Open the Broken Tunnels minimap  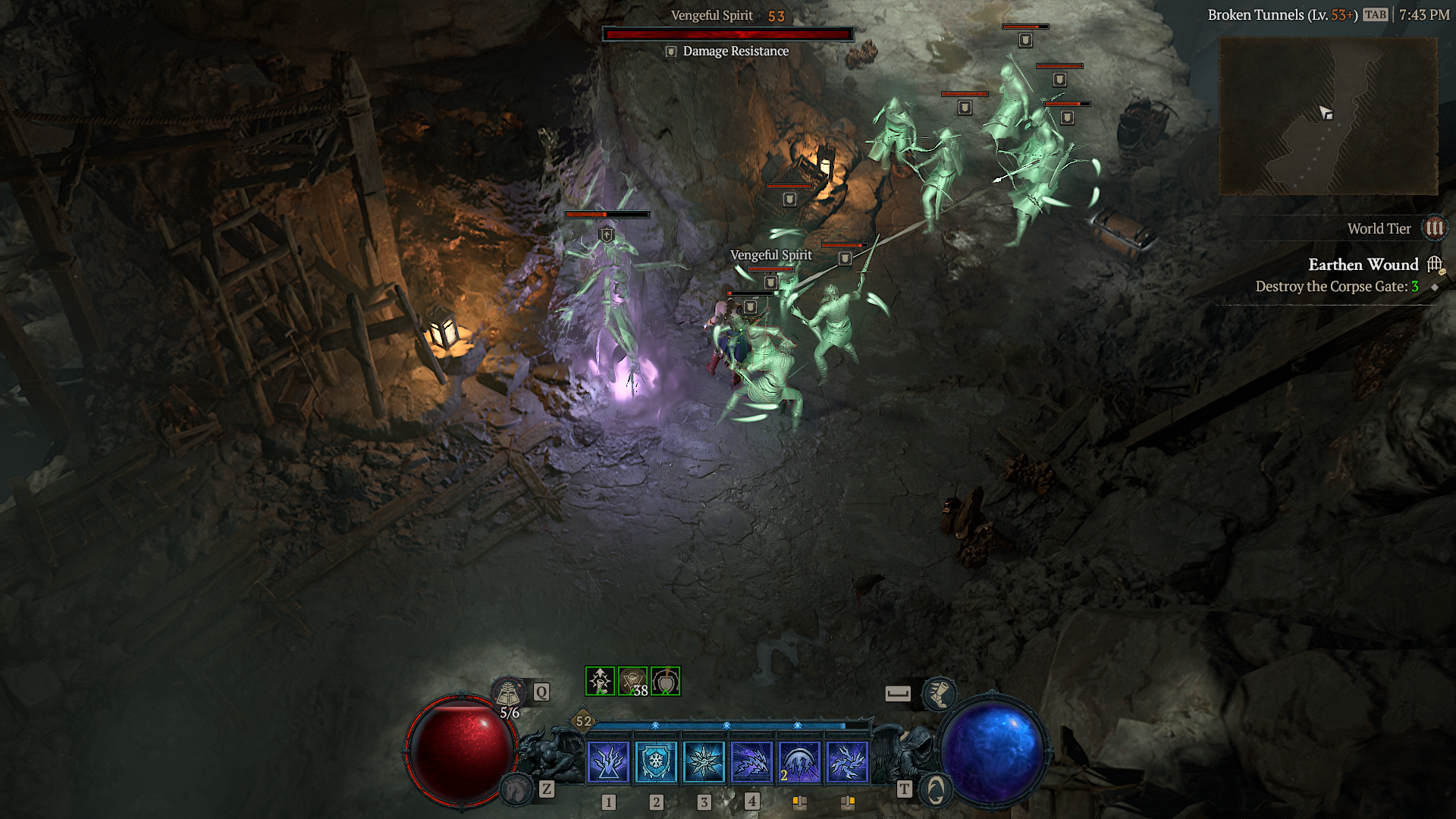tap(1328, 115)
